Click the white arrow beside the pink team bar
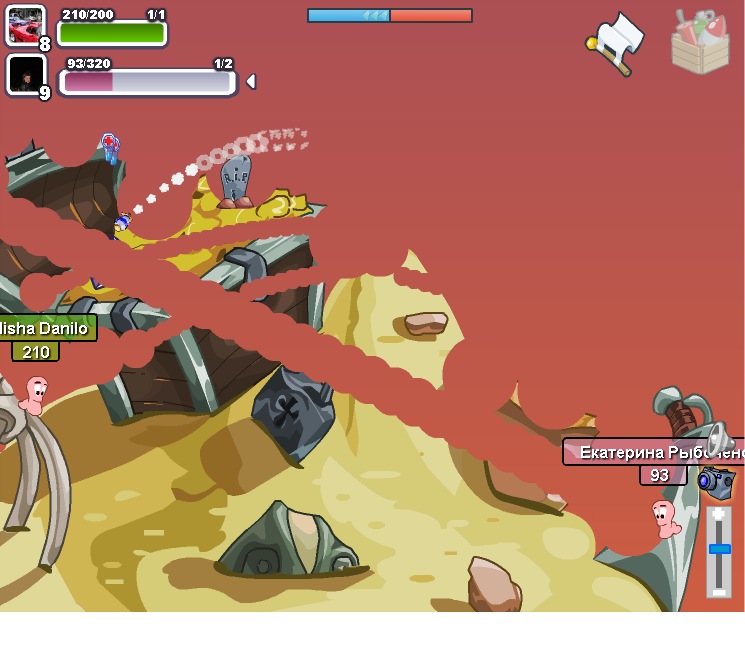The image size is (745, 650). (x=250, y=81)
